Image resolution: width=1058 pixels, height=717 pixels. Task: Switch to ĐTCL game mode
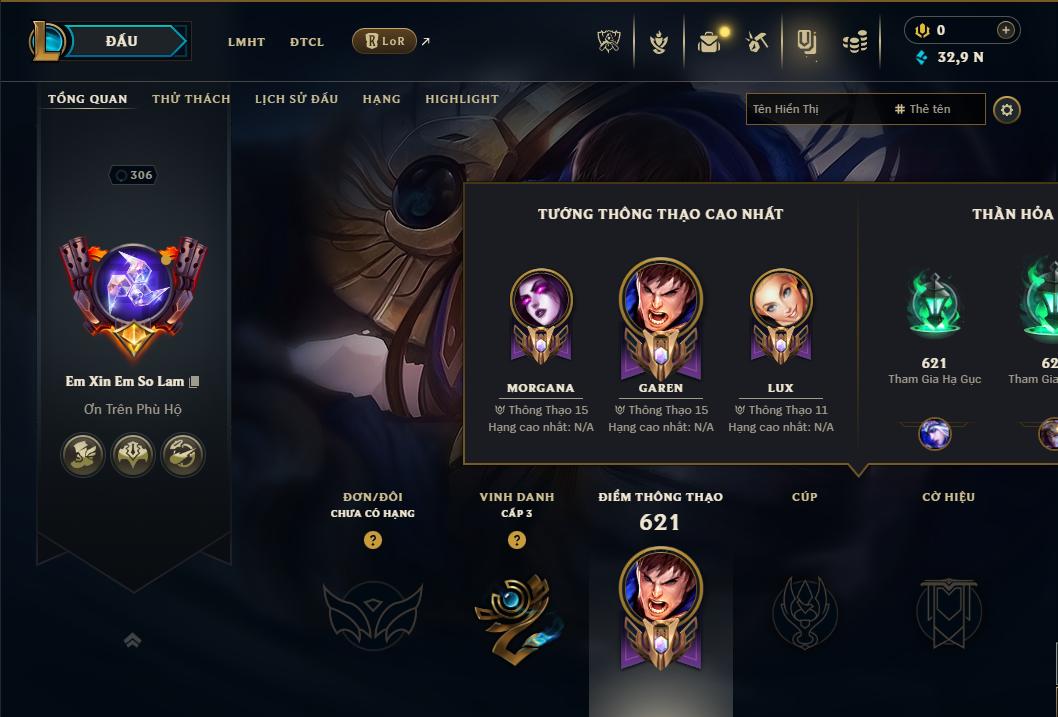tap(307, 42)
